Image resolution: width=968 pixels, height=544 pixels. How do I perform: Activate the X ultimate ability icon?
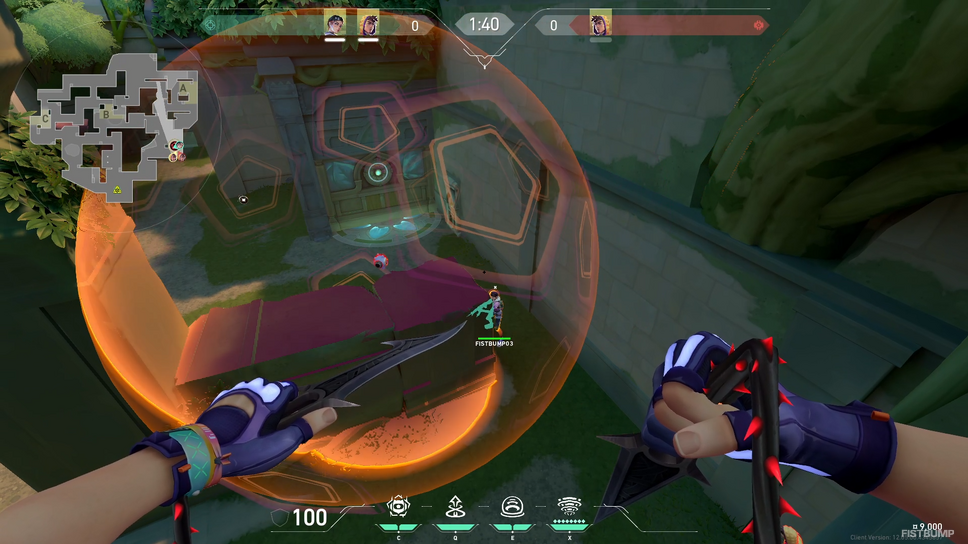coord(568,507)
